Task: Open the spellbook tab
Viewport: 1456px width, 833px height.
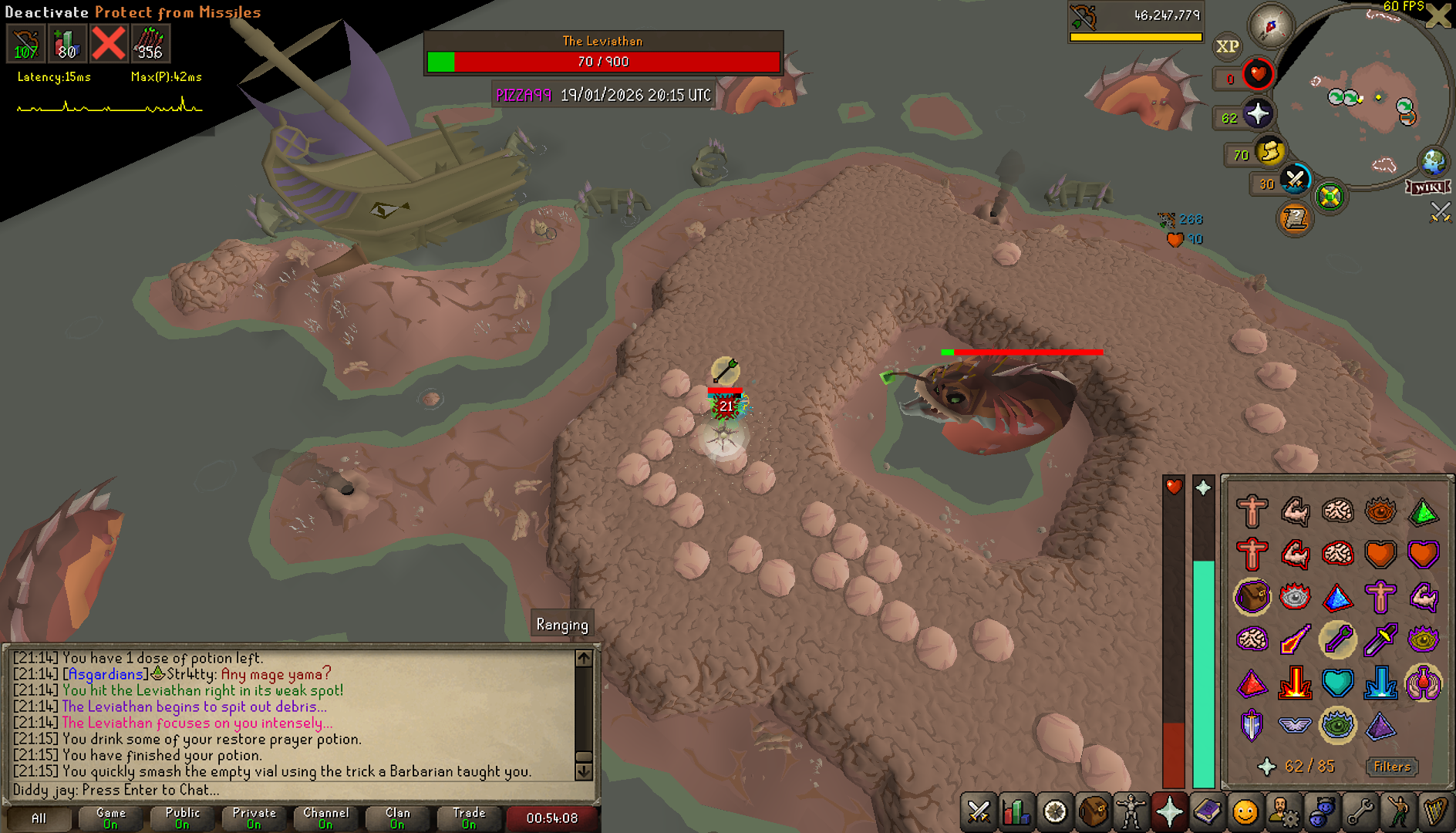Action: click(x=1207, y=812)
